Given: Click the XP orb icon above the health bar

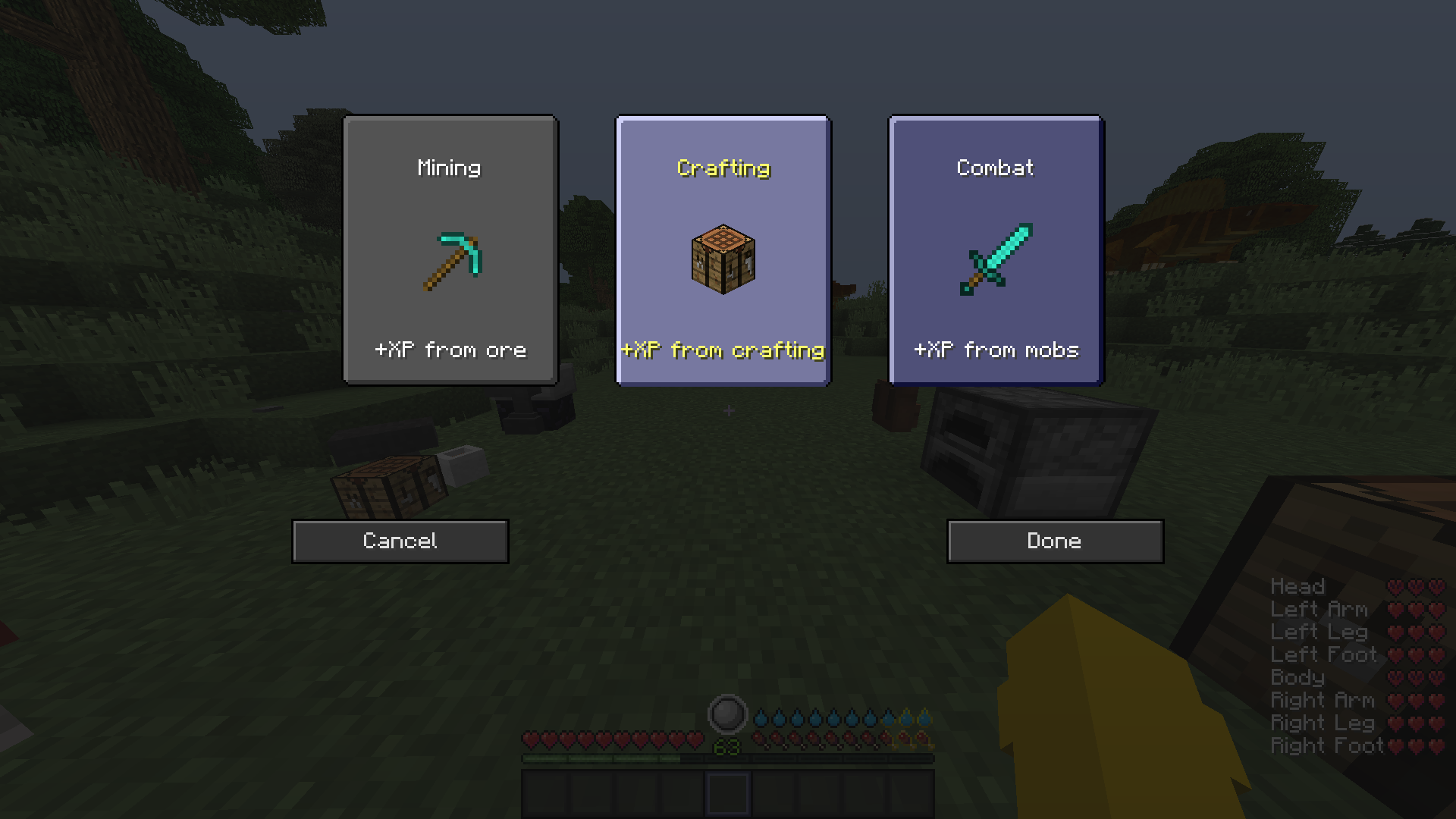Looking at the screenshot, I should pyautogui.click(x=727, y=711).
